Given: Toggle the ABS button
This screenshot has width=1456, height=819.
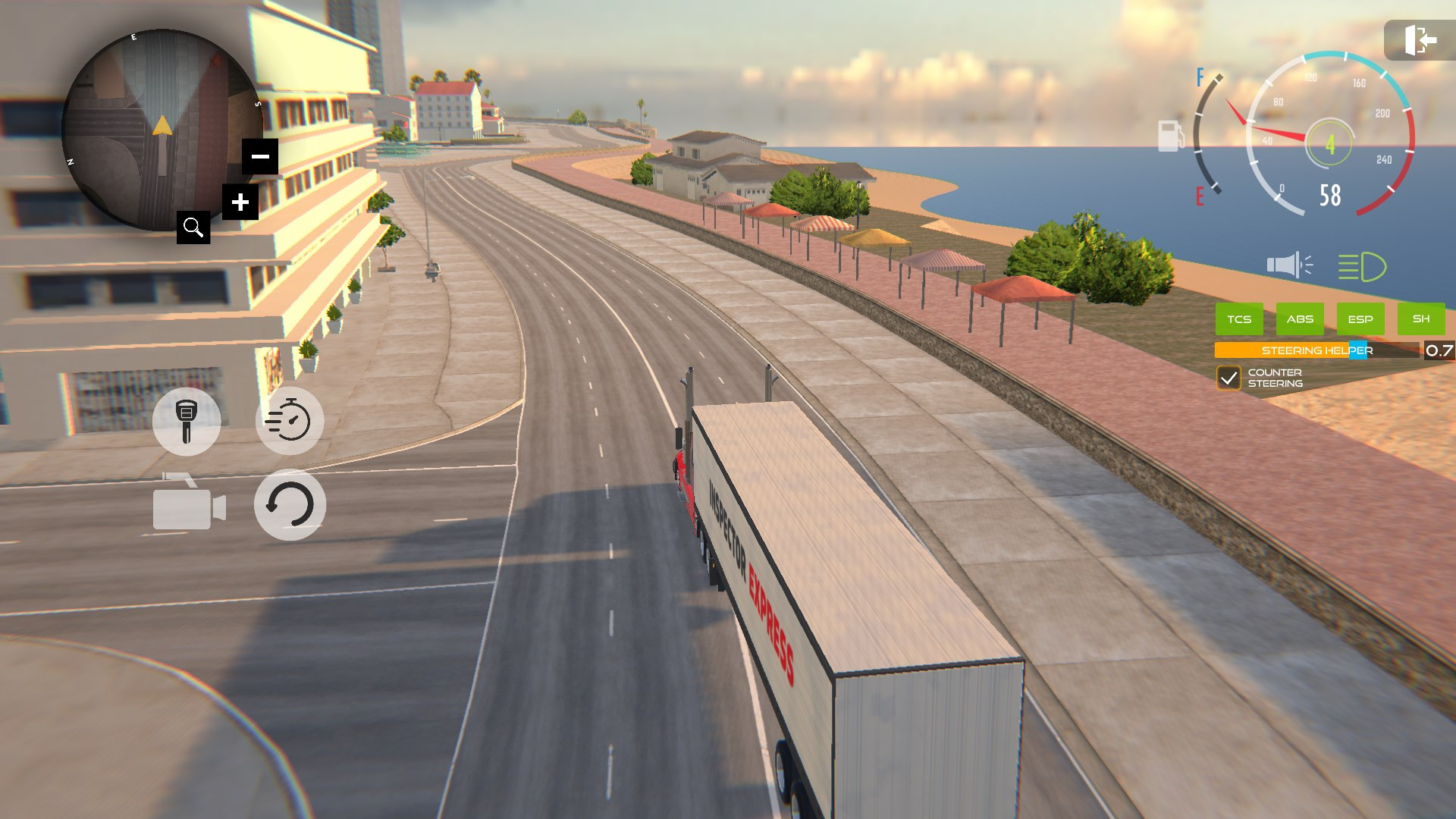Looking at the screenshot, I should (x=1300, y=319).
